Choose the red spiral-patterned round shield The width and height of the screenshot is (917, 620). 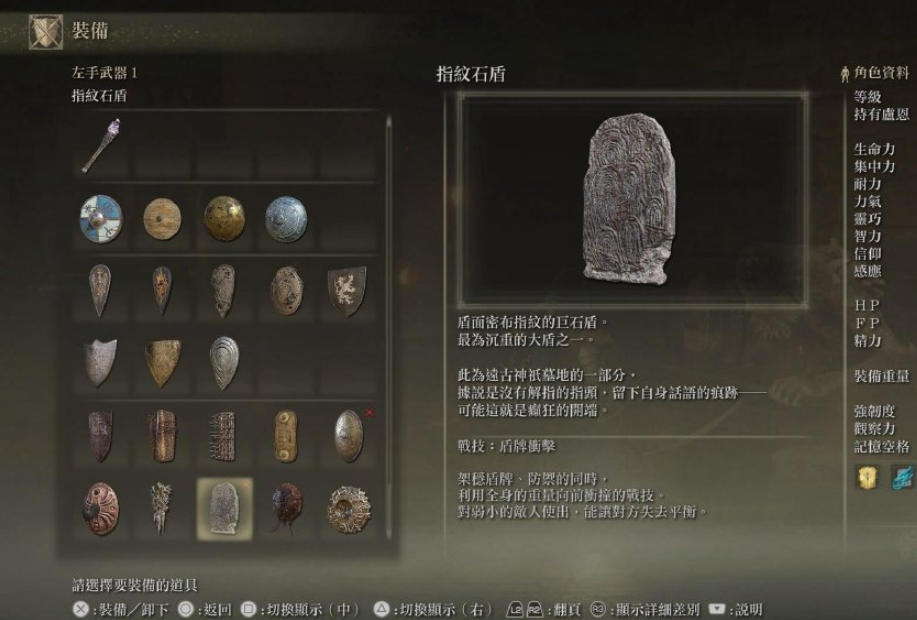click(x=101, y=508)
